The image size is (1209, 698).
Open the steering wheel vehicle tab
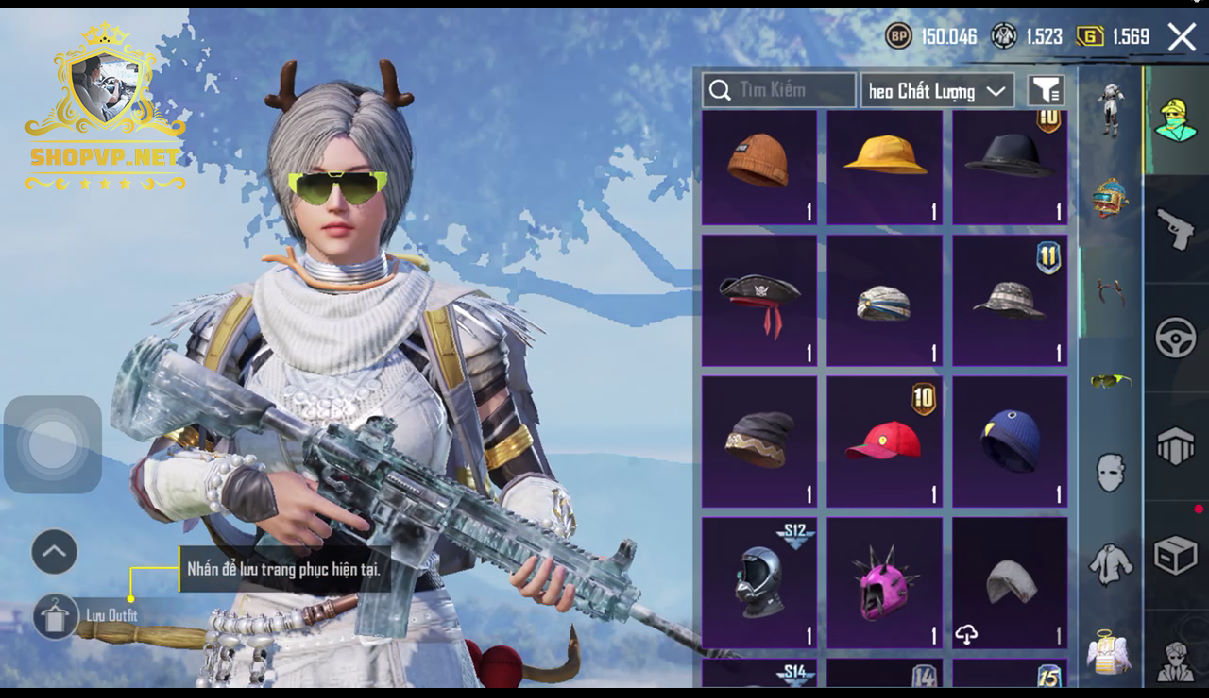tap(1176, 338)
